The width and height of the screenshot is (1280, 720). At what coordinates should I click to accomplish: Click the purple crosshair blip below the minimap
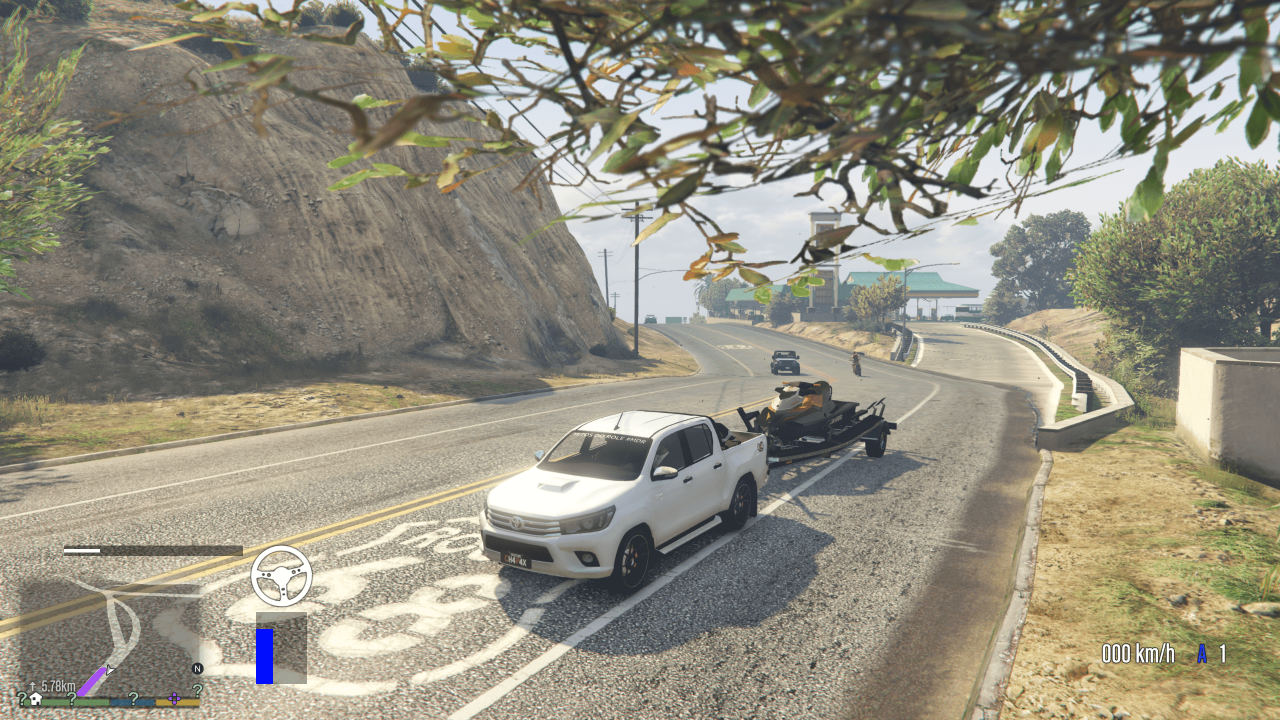[174, 699]
